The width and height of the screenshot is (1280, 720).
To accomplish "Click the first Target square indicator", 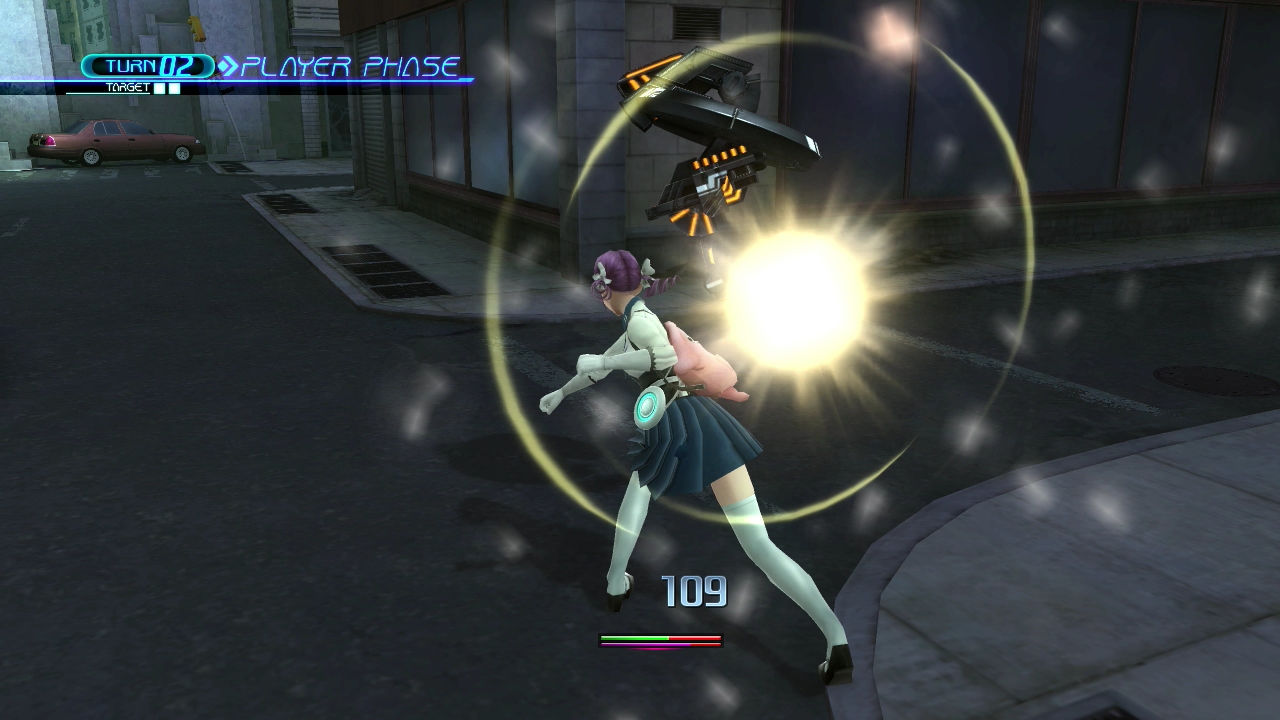I will coord(159,88).
